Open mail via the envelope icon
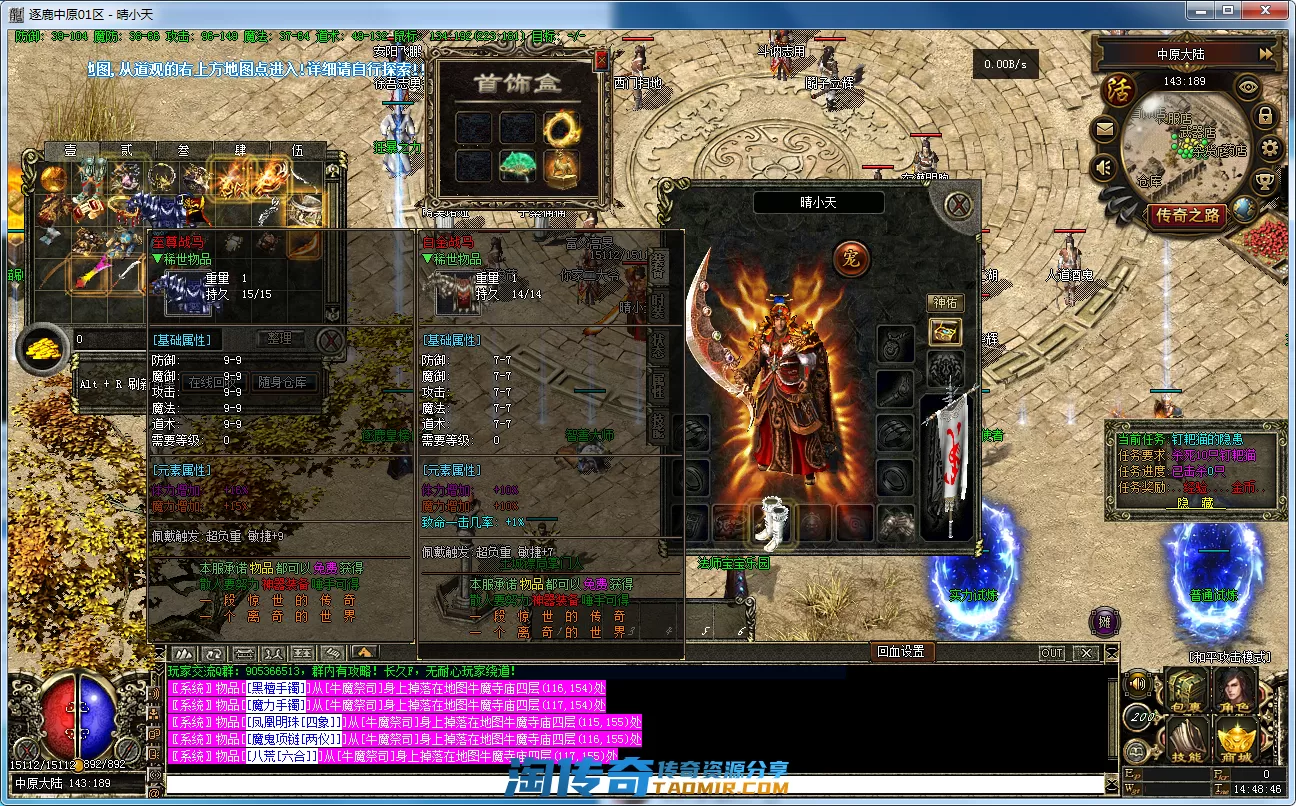The width and height of the screenshot is (1296, 806). pos(1104,128)
